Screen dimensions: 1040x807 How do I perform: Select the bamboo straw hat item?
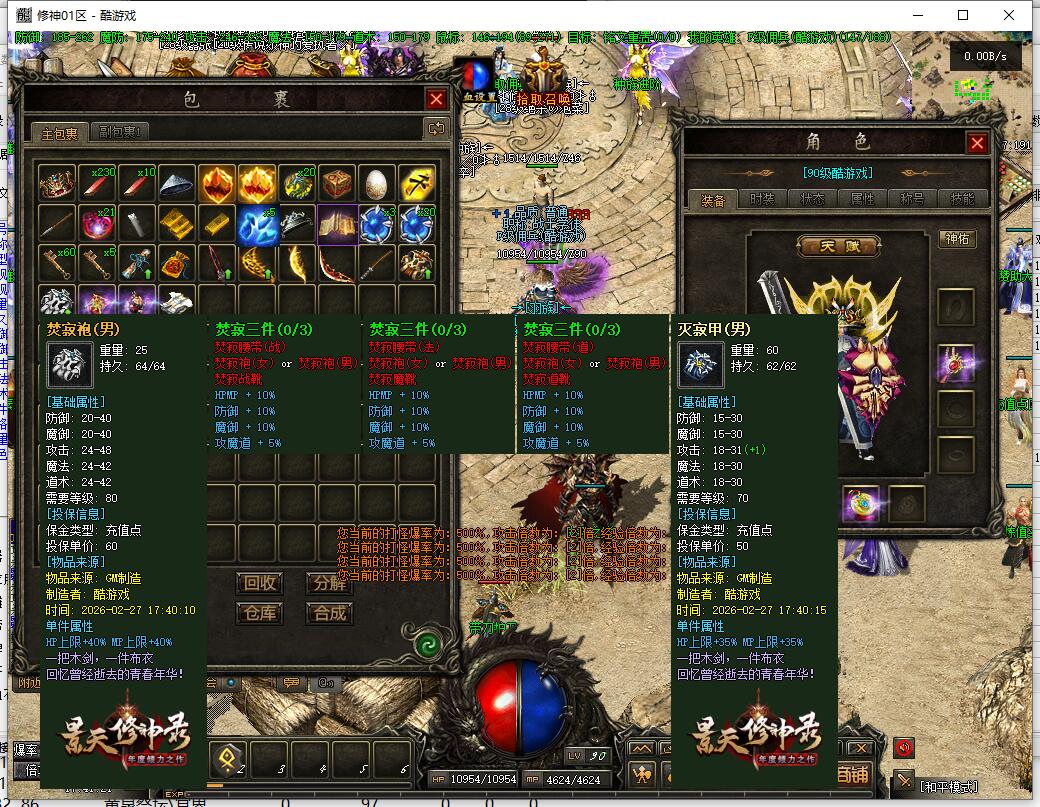[x=177, y=185]
